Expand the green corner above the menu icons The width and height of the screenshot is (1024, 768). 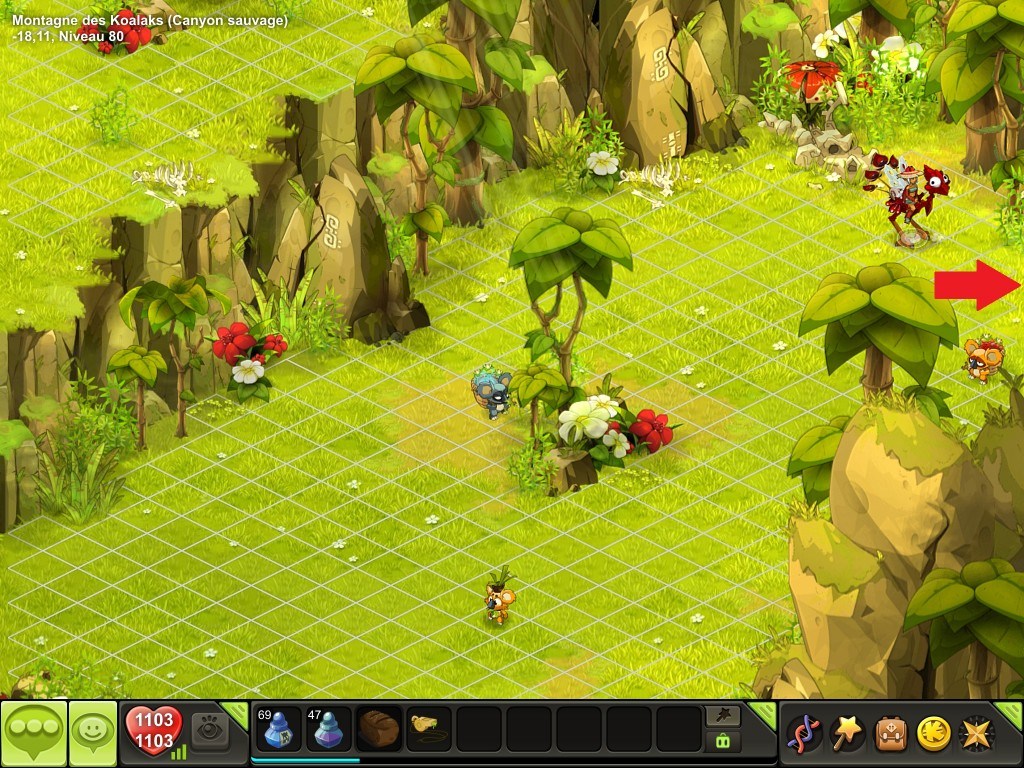point(1010,711)
